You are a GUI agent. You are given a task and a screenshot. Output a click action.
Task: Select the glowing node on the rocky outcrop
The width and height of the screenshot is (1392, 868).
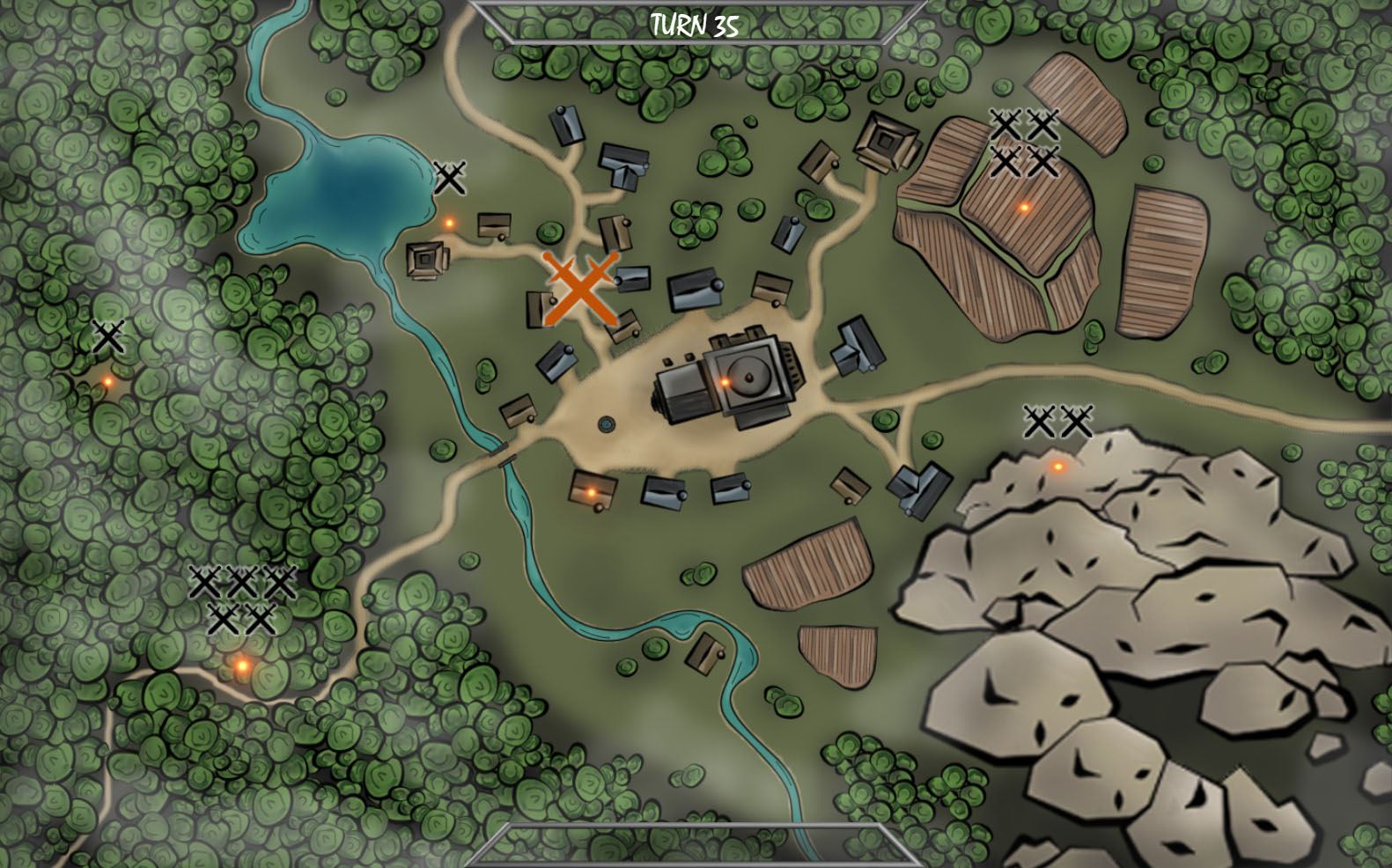pyautogui.click(x=1058, y=467)
